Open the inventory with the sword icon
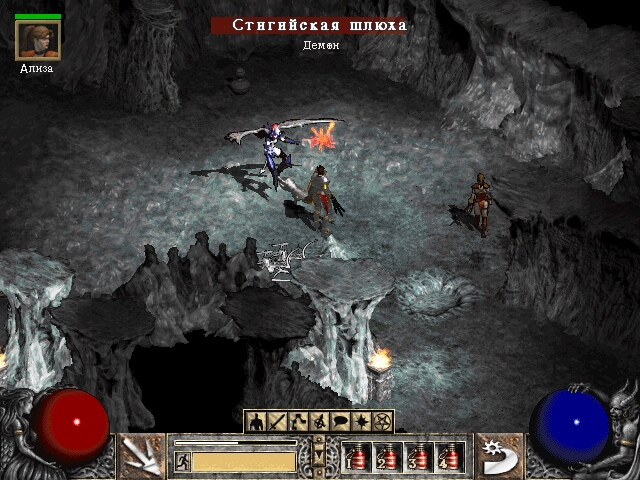Viewport: 640px width, 480px height. pyautogui.click(x=276, y=422)
